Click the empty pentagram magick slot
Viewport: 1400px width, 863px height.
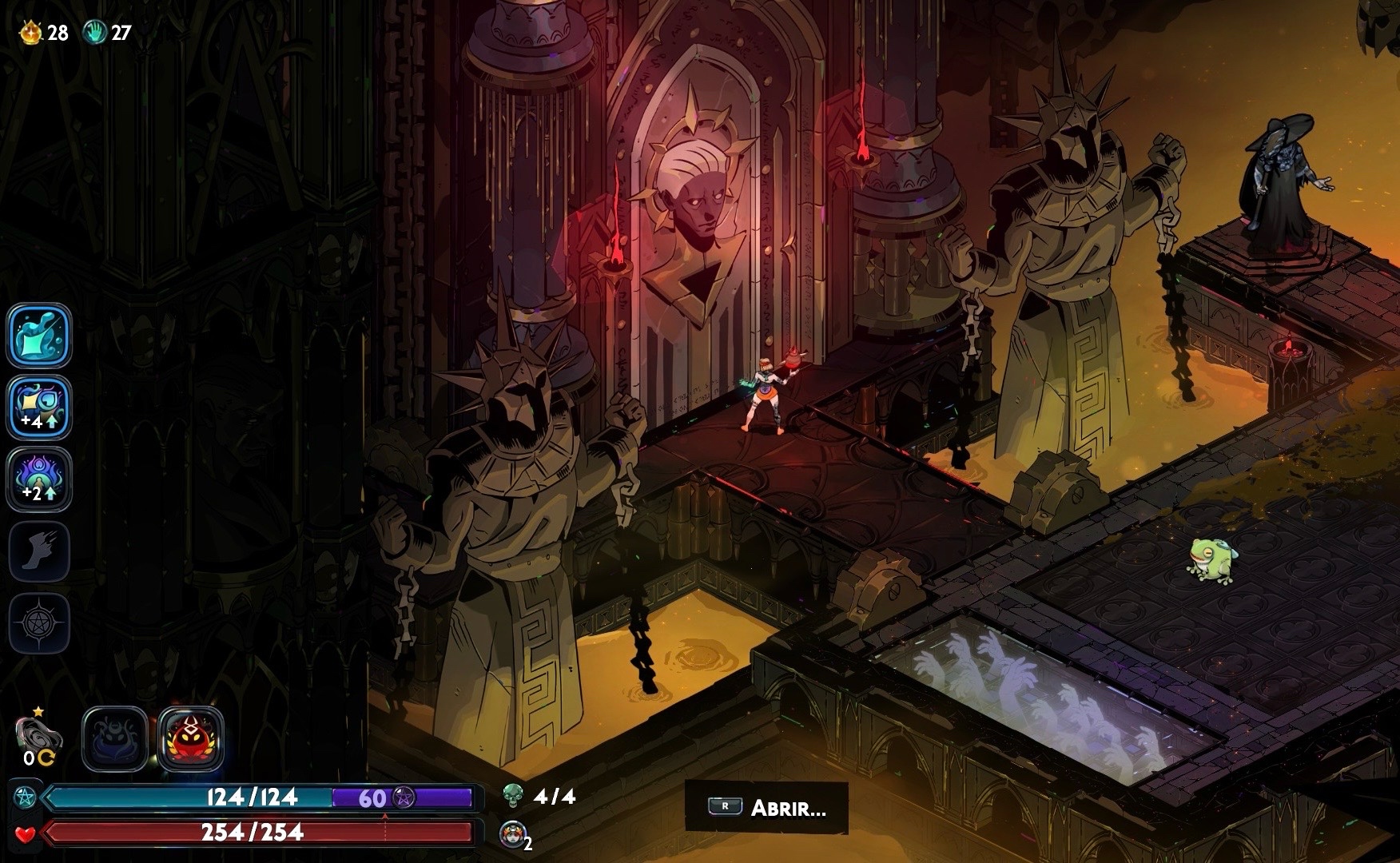39,623
